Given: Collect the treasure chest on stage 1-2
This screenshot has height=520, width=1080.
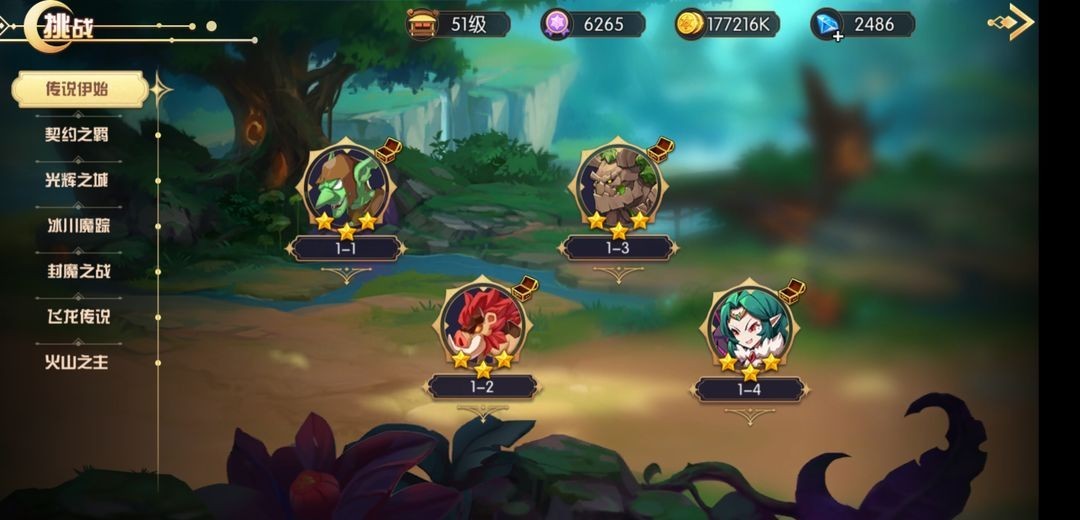Looking at the screenshot, I should click(525, 288).
